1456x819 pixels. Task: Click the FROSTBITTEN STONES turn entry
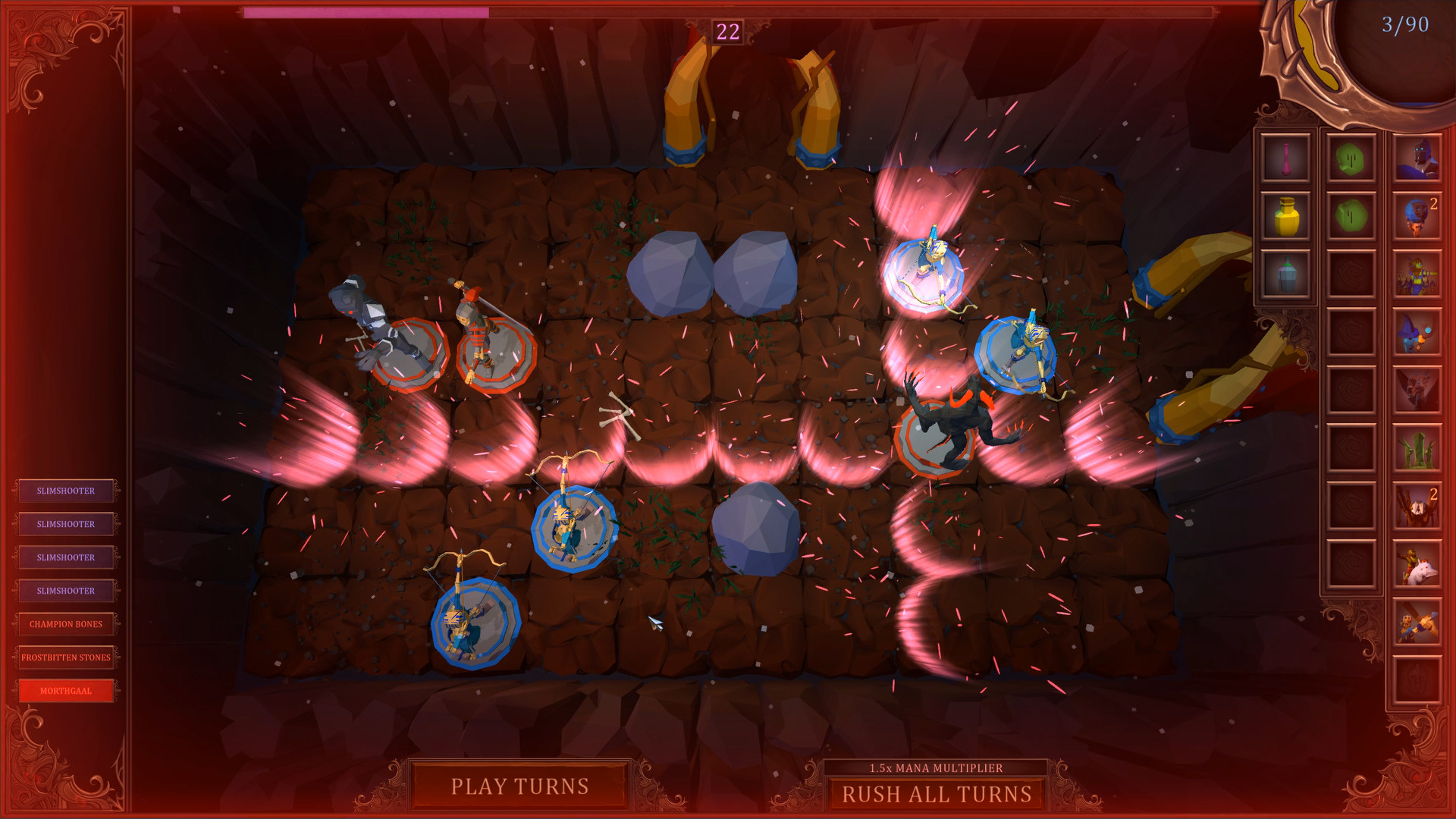(67, 657)
